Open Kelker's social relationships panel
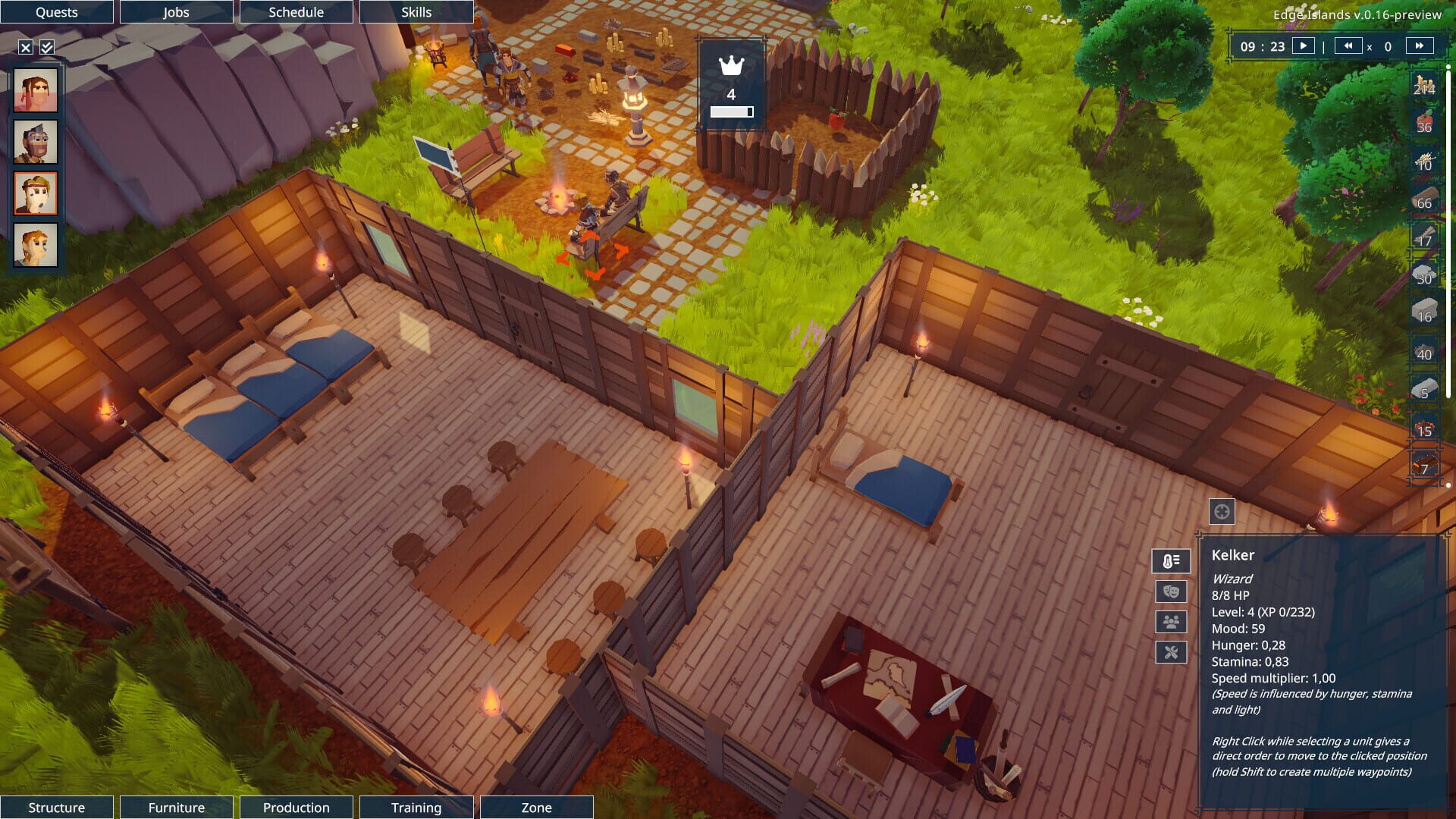Image resolution: width=1456 pixels, height=819 pixels. point(1172,620)
